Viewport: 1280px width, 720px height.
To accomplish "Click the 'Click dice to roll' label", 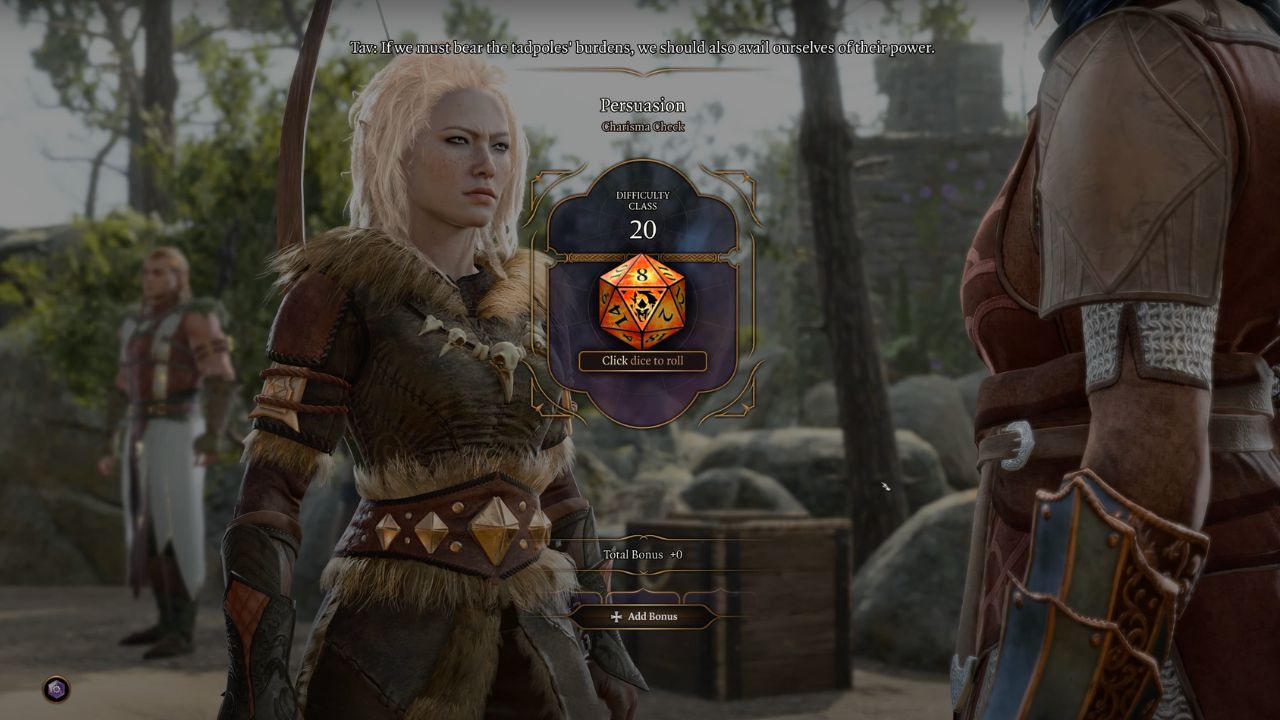I will 645,361.
